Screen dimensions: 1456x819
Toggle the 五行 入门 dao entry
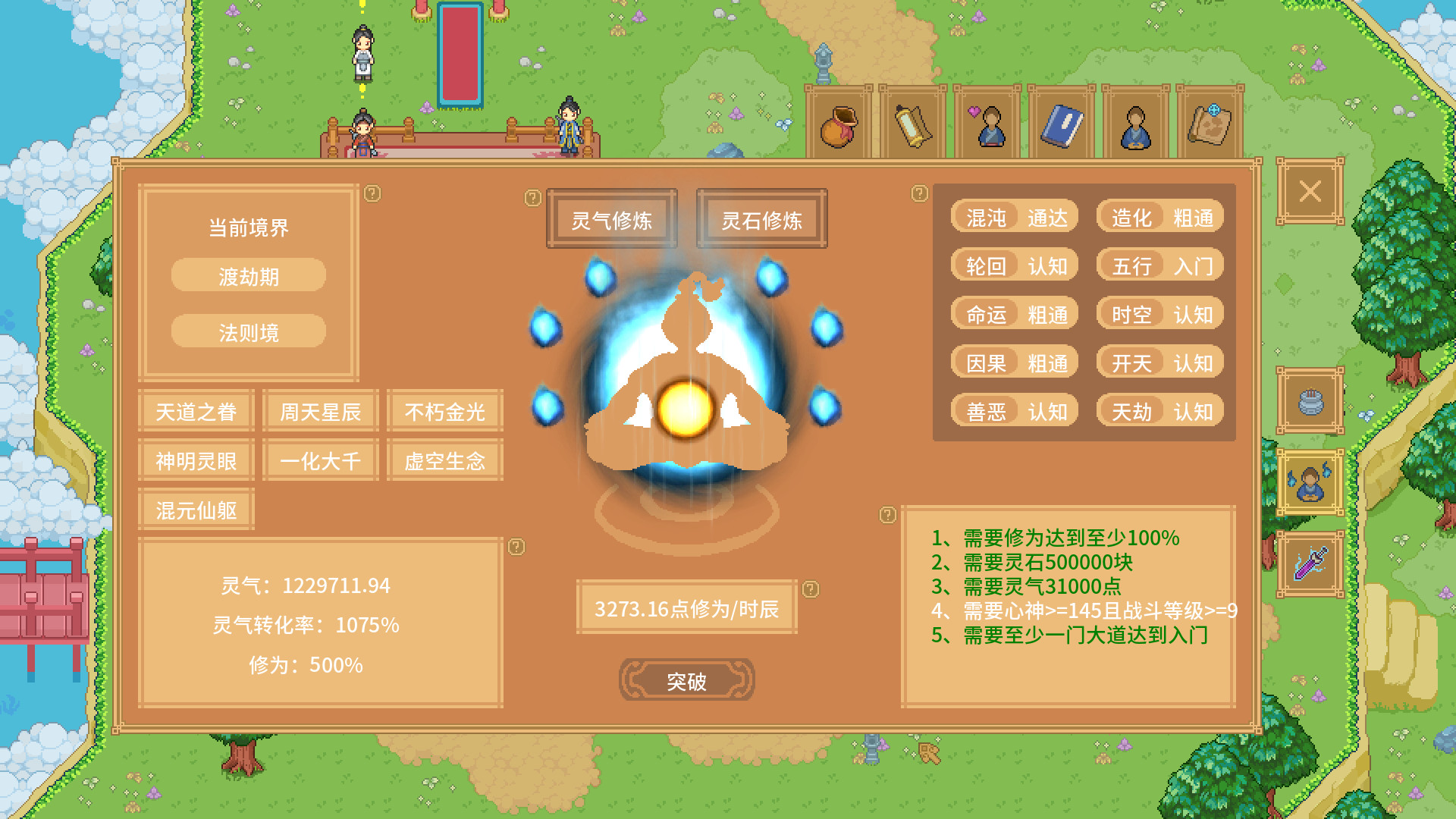coord(1159,266)
